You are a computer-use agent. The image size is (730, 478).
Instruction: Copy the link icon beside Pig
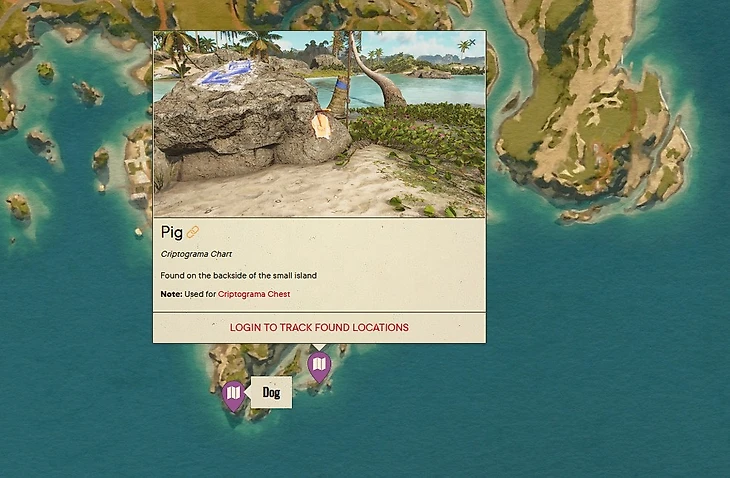point(193,233)
